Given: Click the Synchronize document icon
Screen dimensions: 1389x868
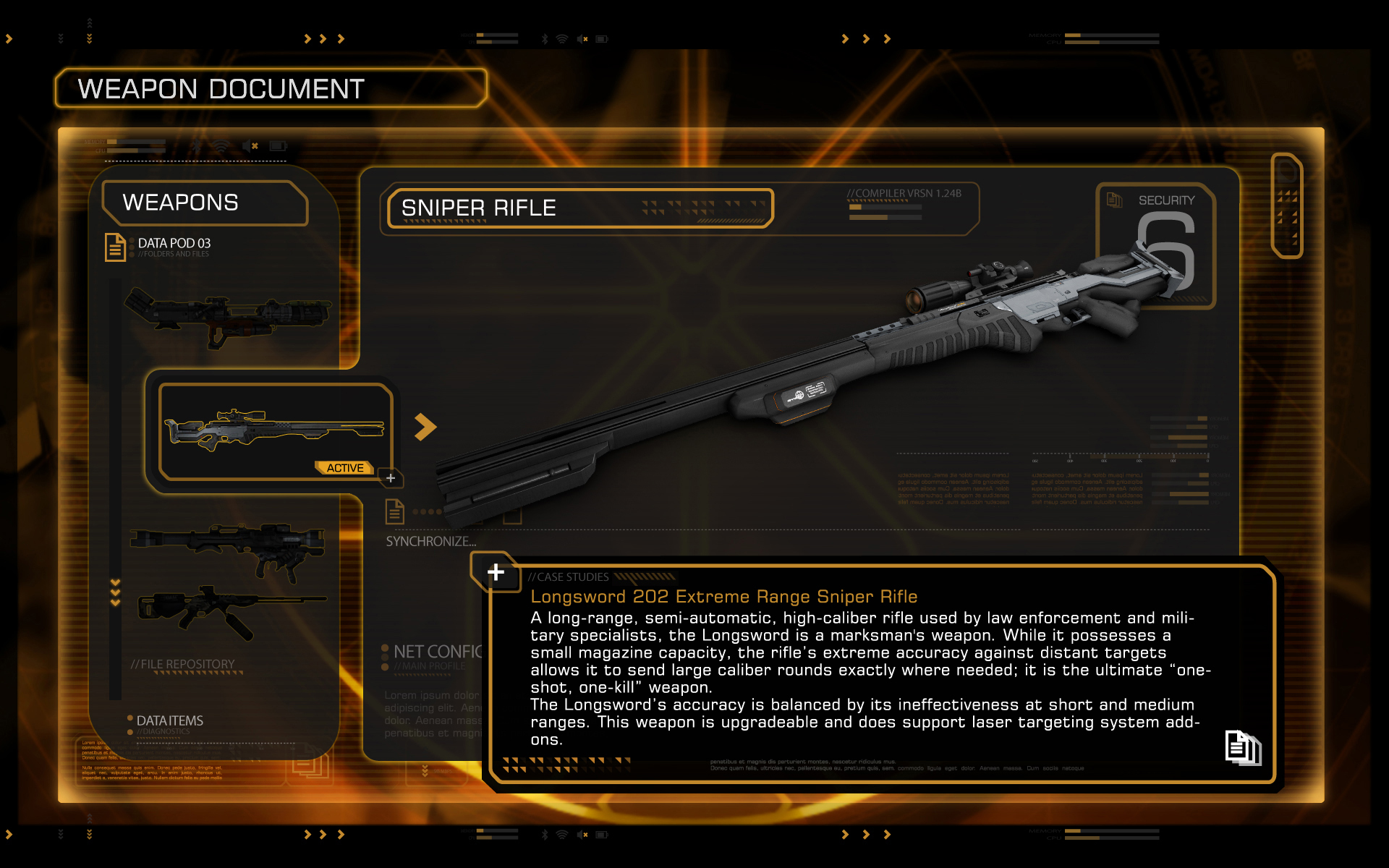Looking at the screenshot, I should [x=394, y=511].
